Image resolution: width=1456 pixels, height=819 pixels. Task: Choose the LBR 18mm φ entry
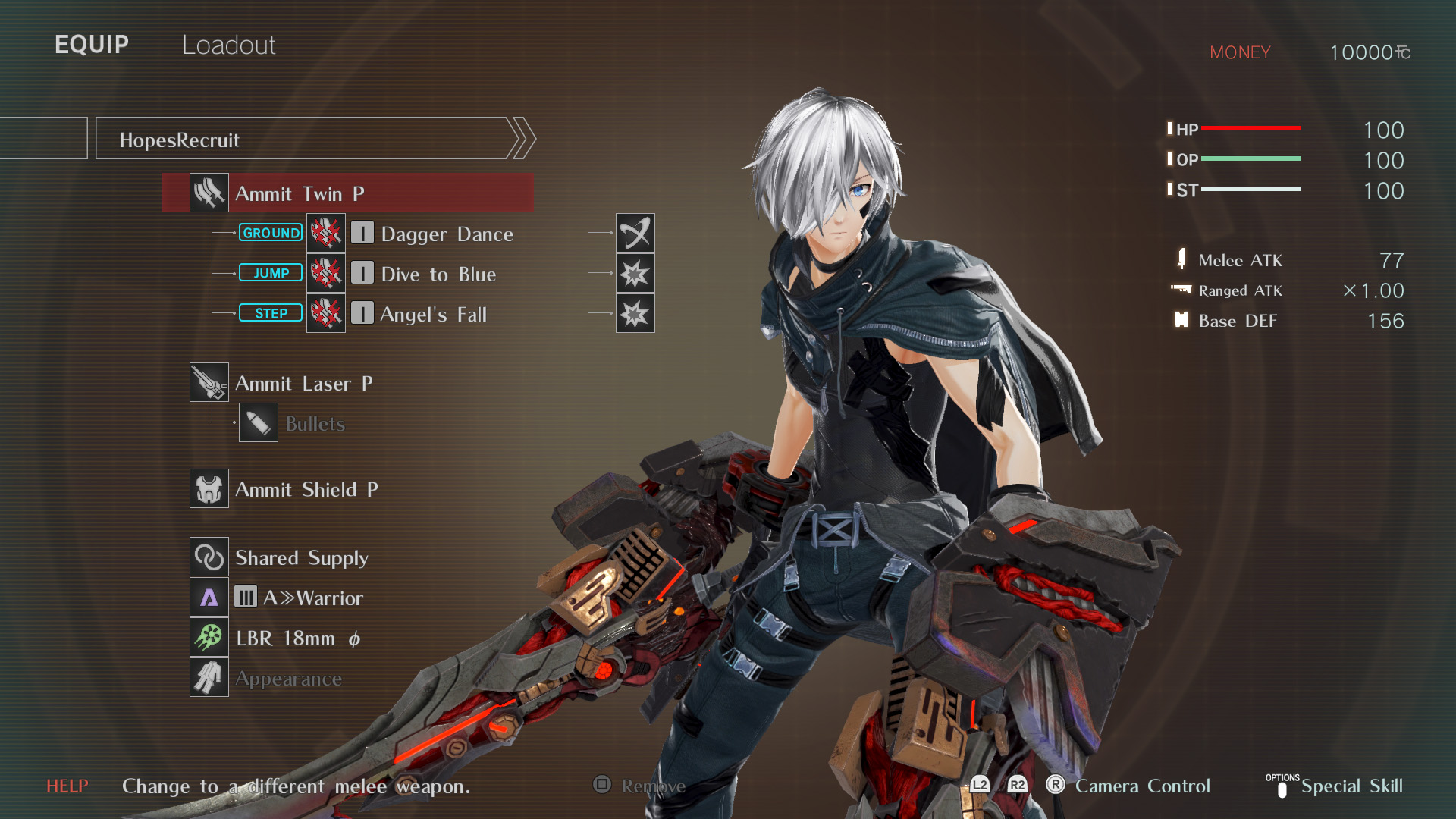coord(297,638)
